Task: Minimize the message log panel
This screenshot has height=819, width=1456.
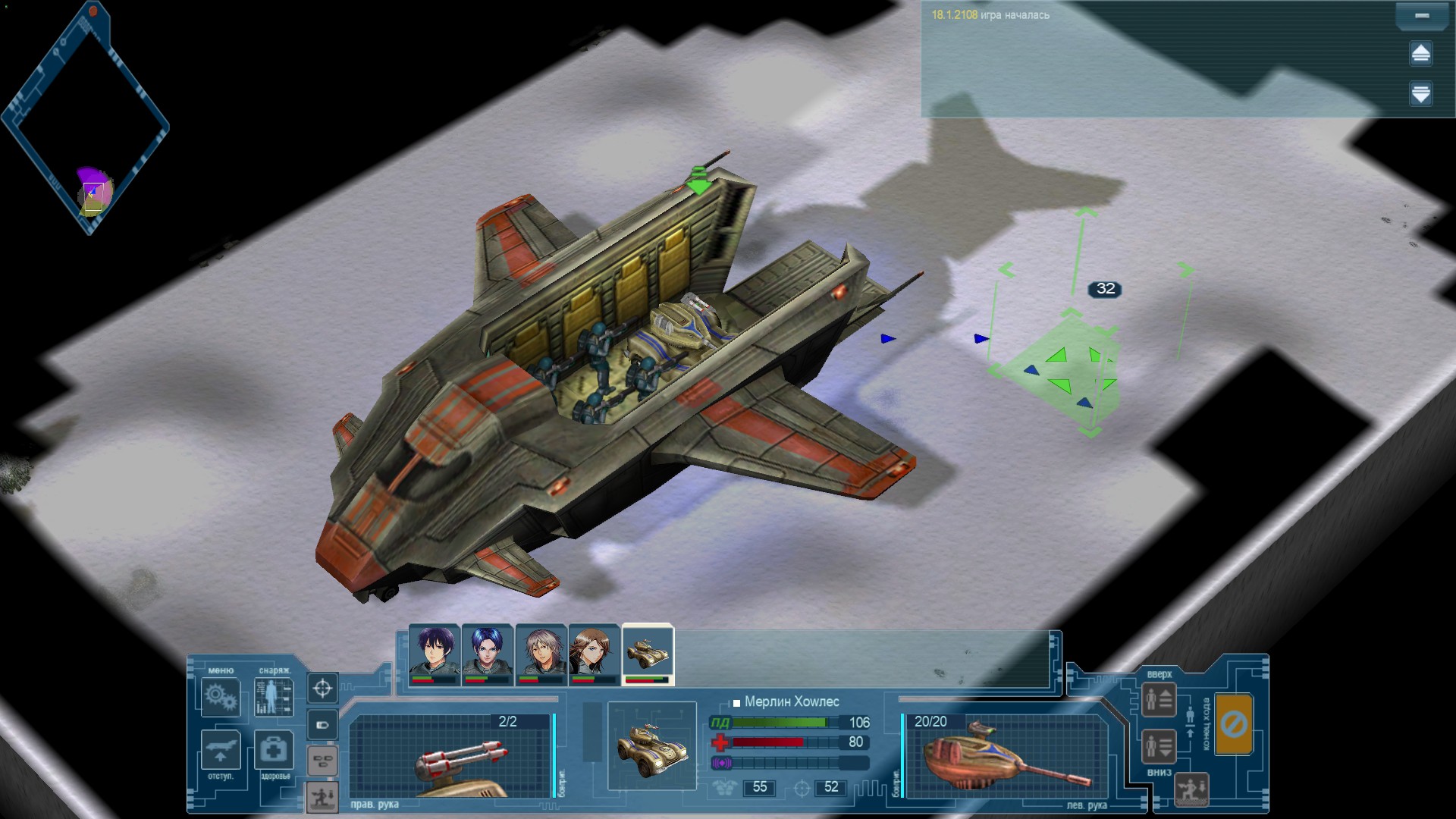Action: pyautogui.click(x=1422, y=16)
